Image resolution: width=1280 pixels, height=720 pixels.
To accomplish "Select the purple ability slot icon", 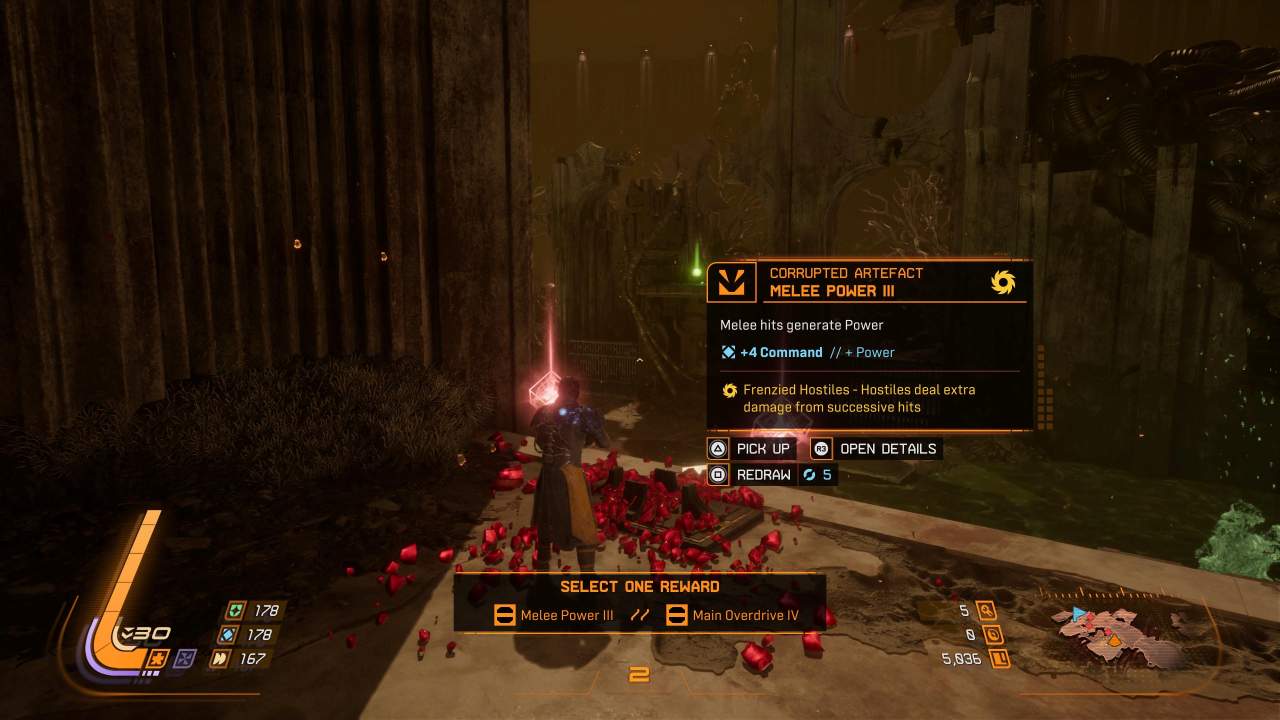I will [x=185, y=658].
